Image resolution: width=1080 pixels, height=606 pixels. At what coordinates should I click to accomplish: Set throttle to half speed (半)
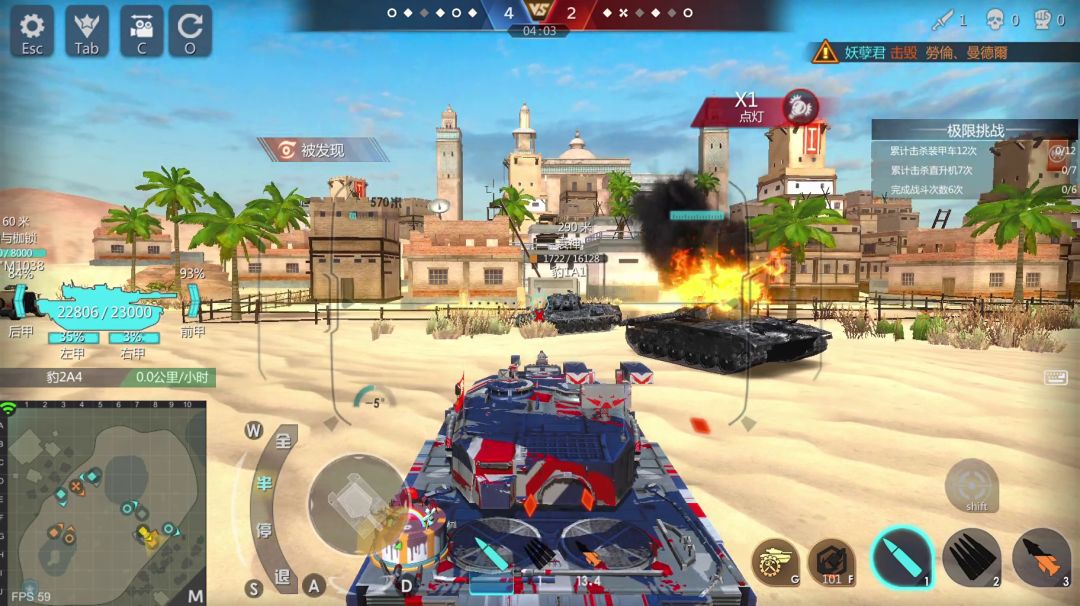[265, 484]
